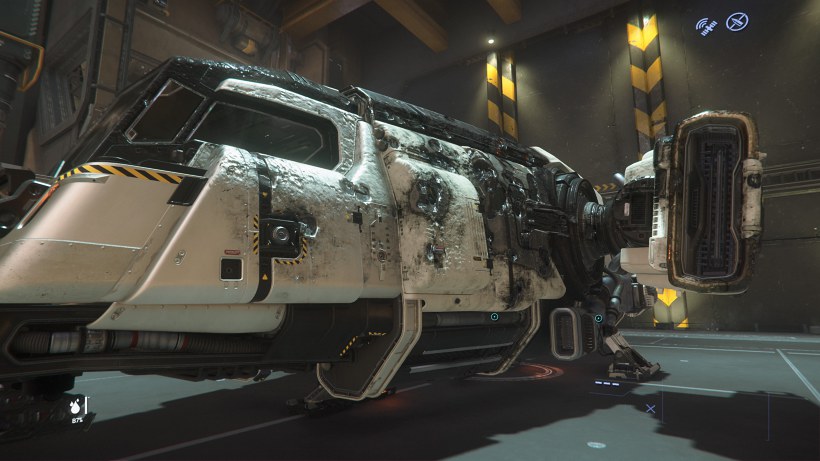Activate the teal interaction marker under the hull
This screenshot has height=461, width=820.
pyautogui.click(x=494, y=317)
